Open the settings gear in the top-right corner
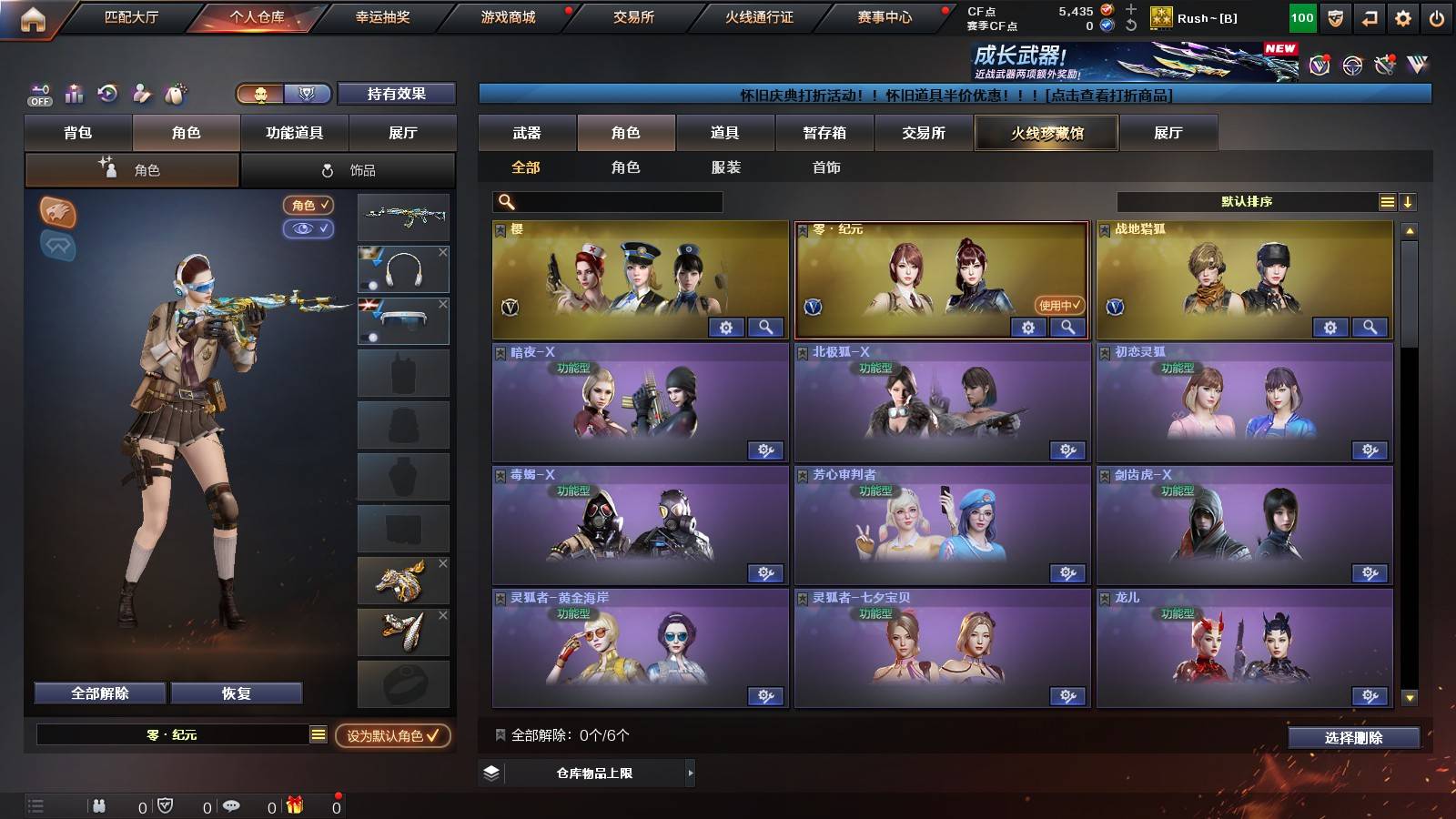The height and width of the screenshot is (819, 1456). coord(1402,16)
